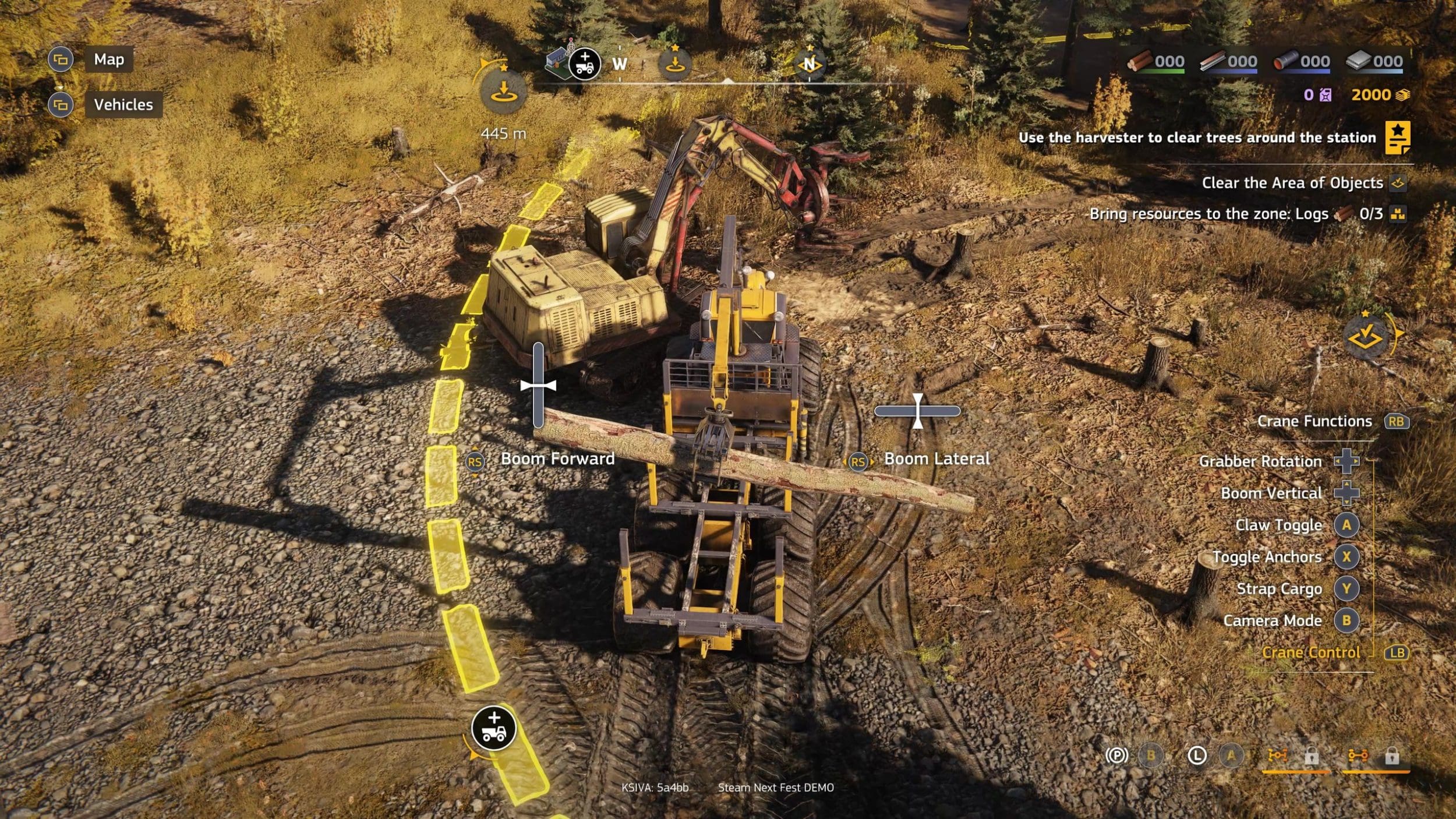
Task: Choose the Boom Vertical function
Action: 1271,493
